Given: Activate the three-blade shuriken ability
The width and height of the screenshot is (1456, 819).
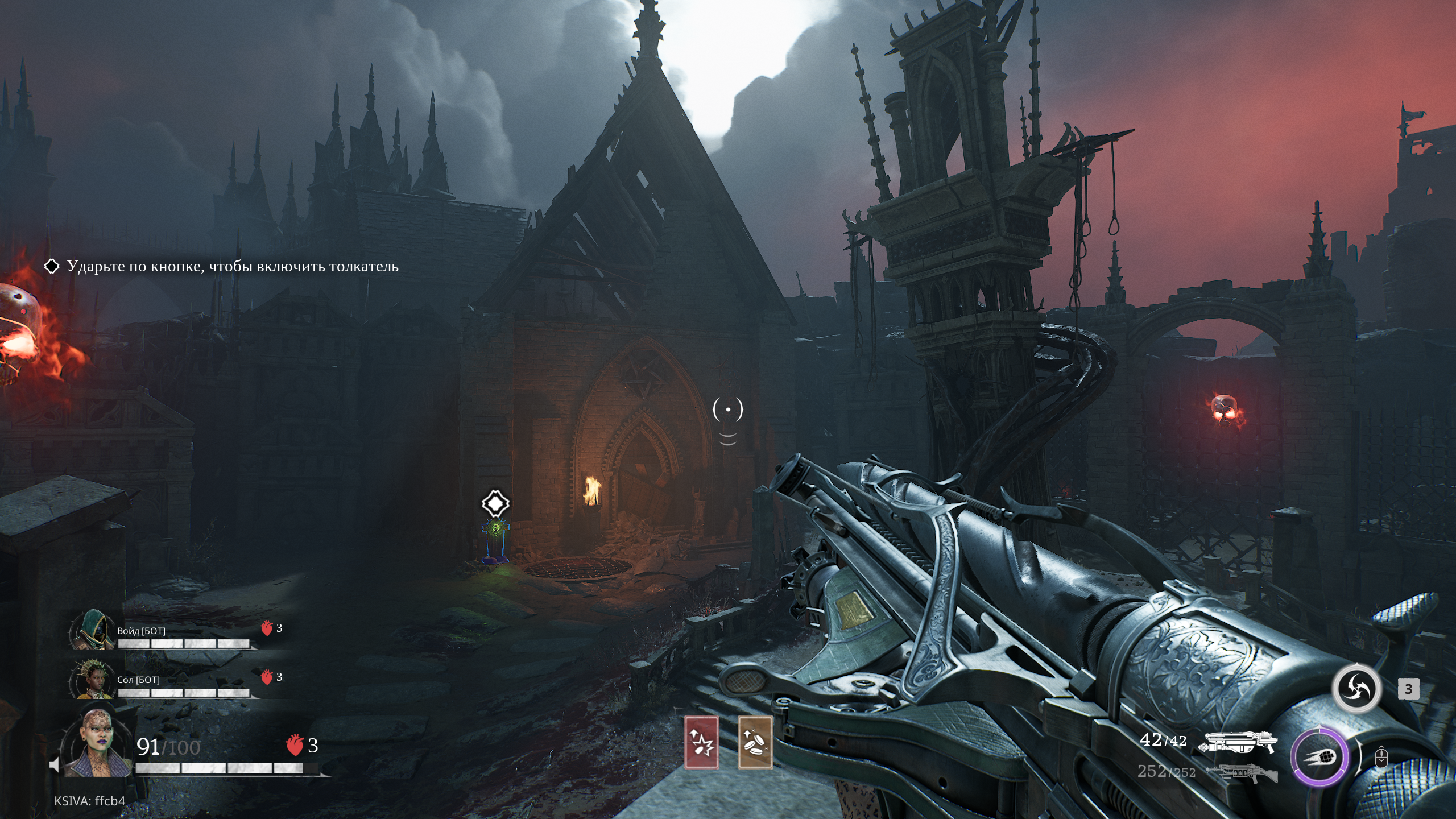Looking at the screenshot, I should 1356,689.
